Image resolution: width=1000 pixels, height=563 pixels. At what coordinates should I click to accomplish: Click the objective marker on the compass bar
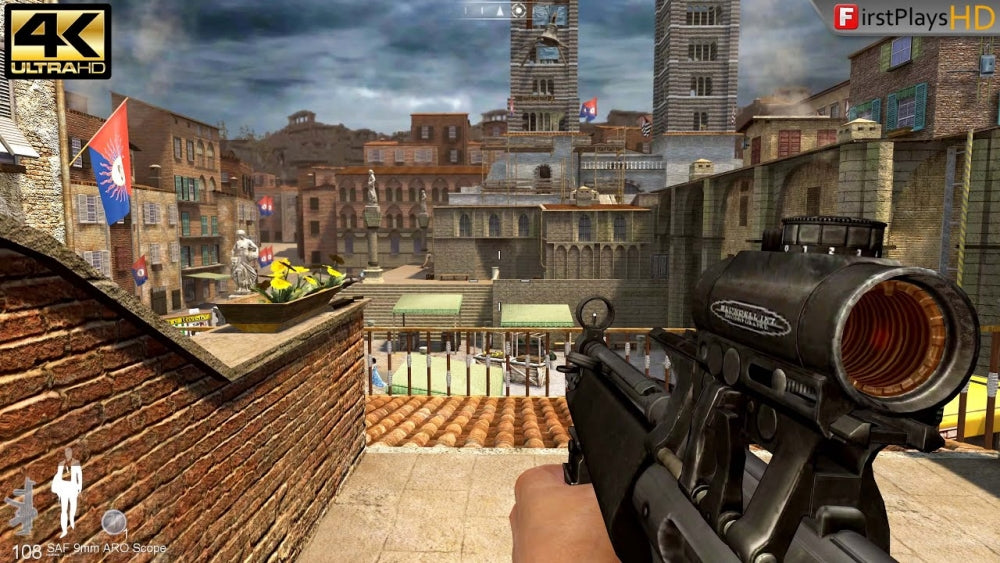pyautogui.click(x=518, y=11)
